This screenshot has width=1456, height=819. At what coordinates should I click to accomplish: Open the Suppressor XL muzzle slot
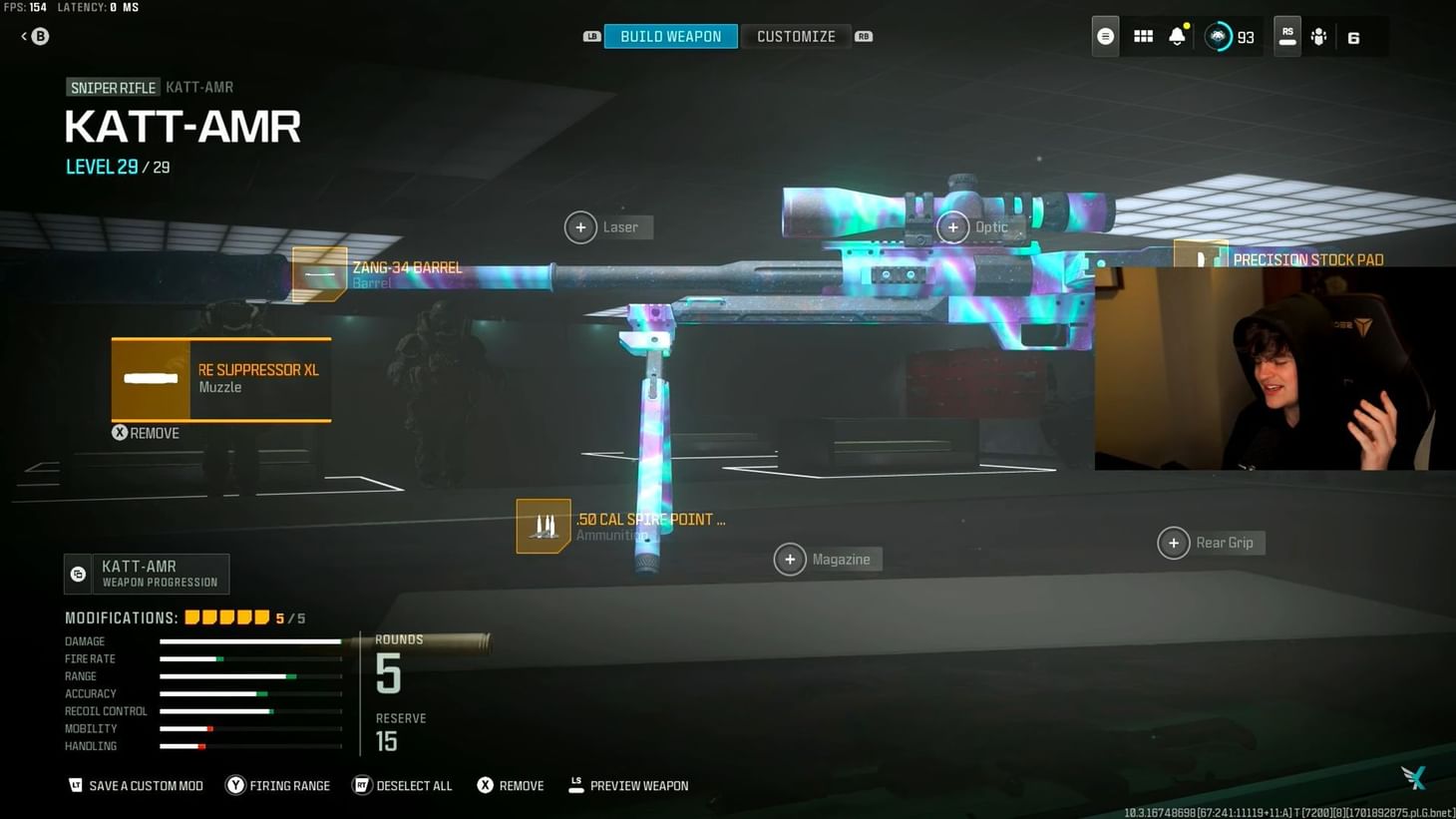point(219,379)
